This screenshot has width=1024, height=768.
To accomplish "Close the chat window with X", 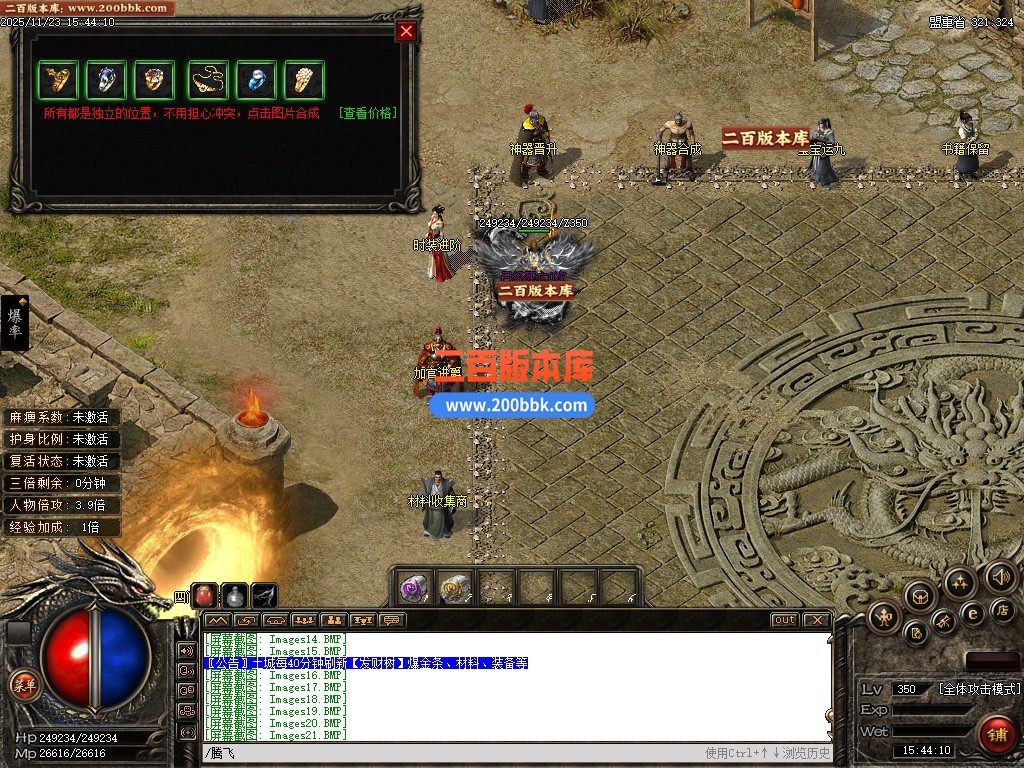I will click(816, 620).
